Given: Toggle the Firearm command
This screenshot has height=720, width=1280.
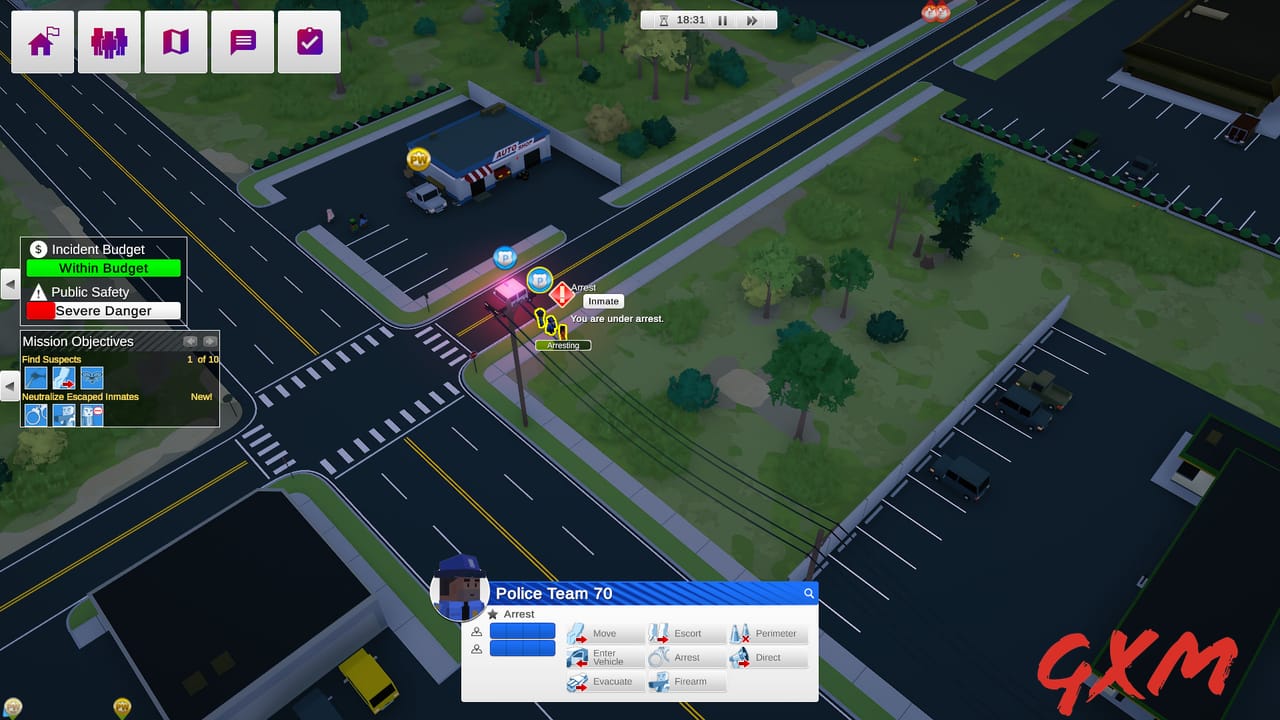Looking at the screenshot, I should coord(687,681).
